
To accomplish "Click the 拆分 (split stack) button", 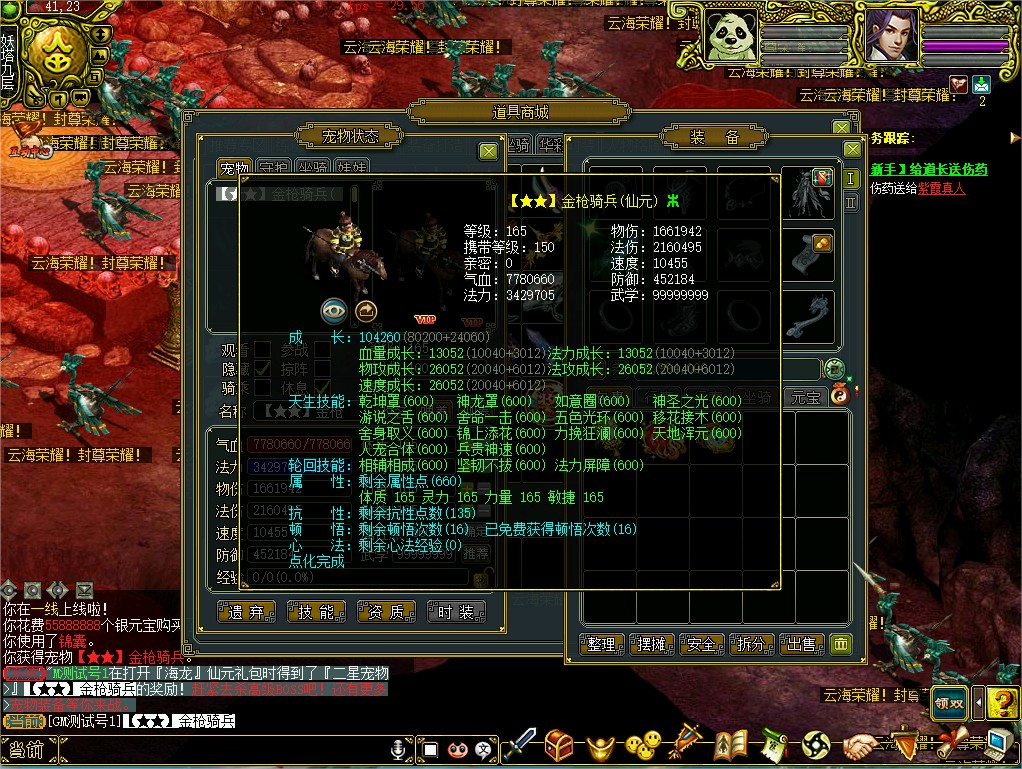I will [x=752, y=645].
